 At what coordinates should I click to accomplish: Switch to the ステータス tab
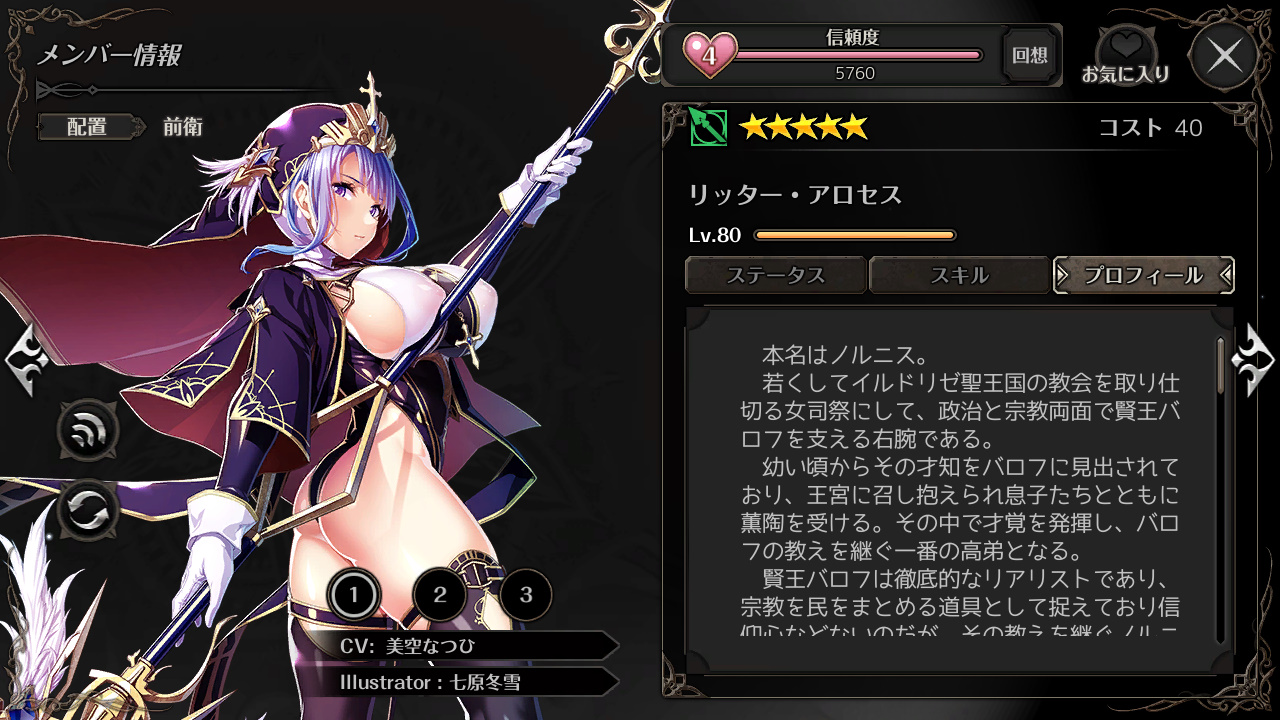tap(775, 275)
